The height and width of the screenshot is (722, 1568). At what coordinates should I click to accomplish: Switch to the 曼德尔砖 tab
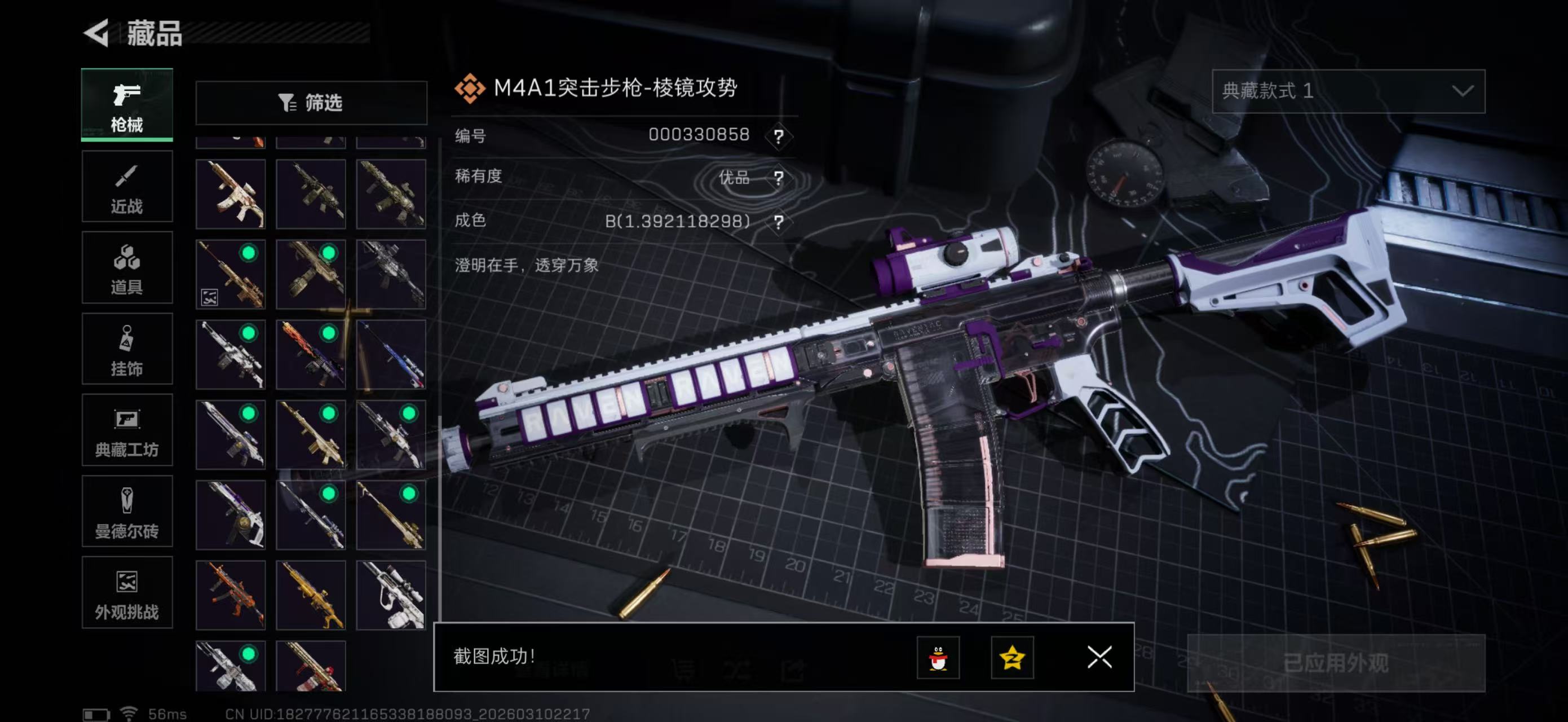[127, 512]
